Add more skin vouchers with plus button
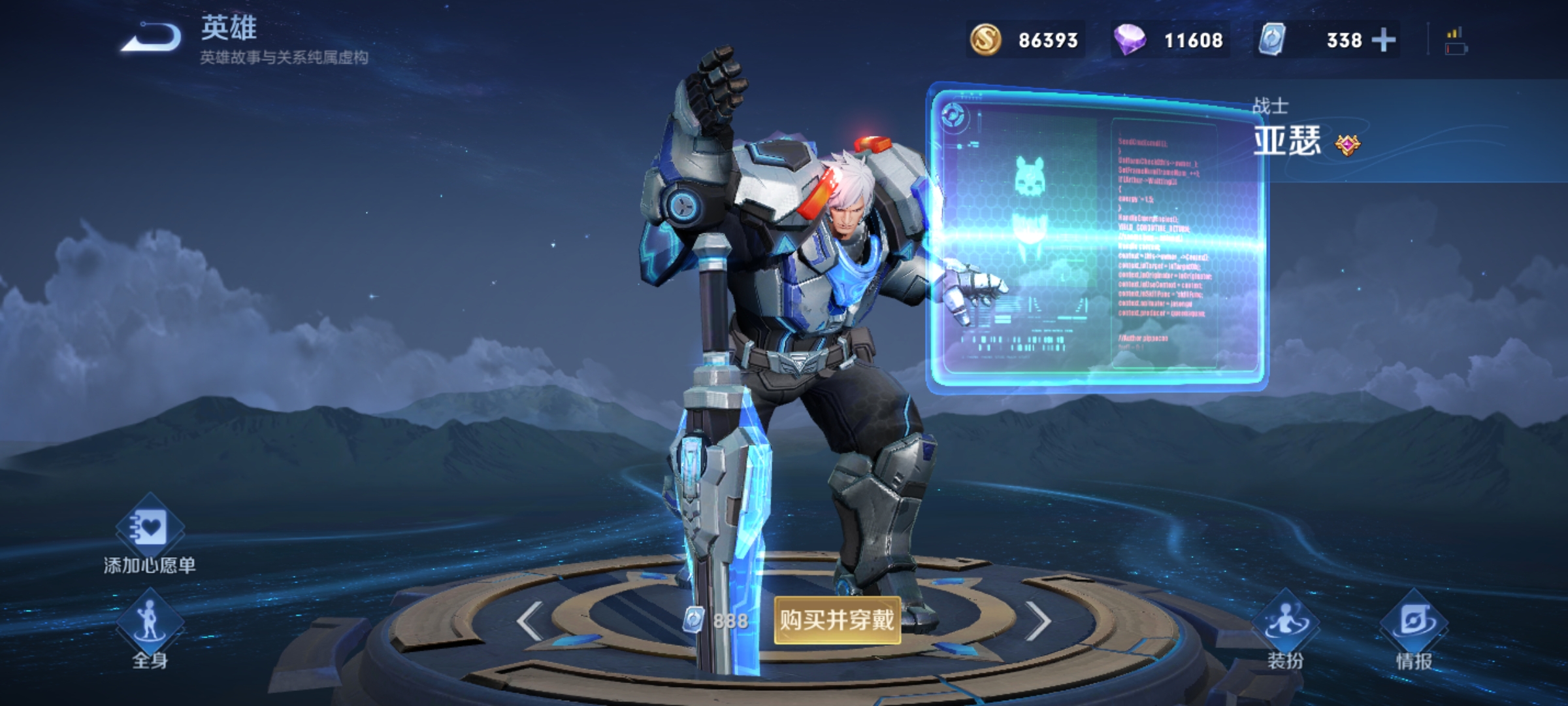The width and height of the screenshot is (1568, 706). click(x=1383, y=40)
